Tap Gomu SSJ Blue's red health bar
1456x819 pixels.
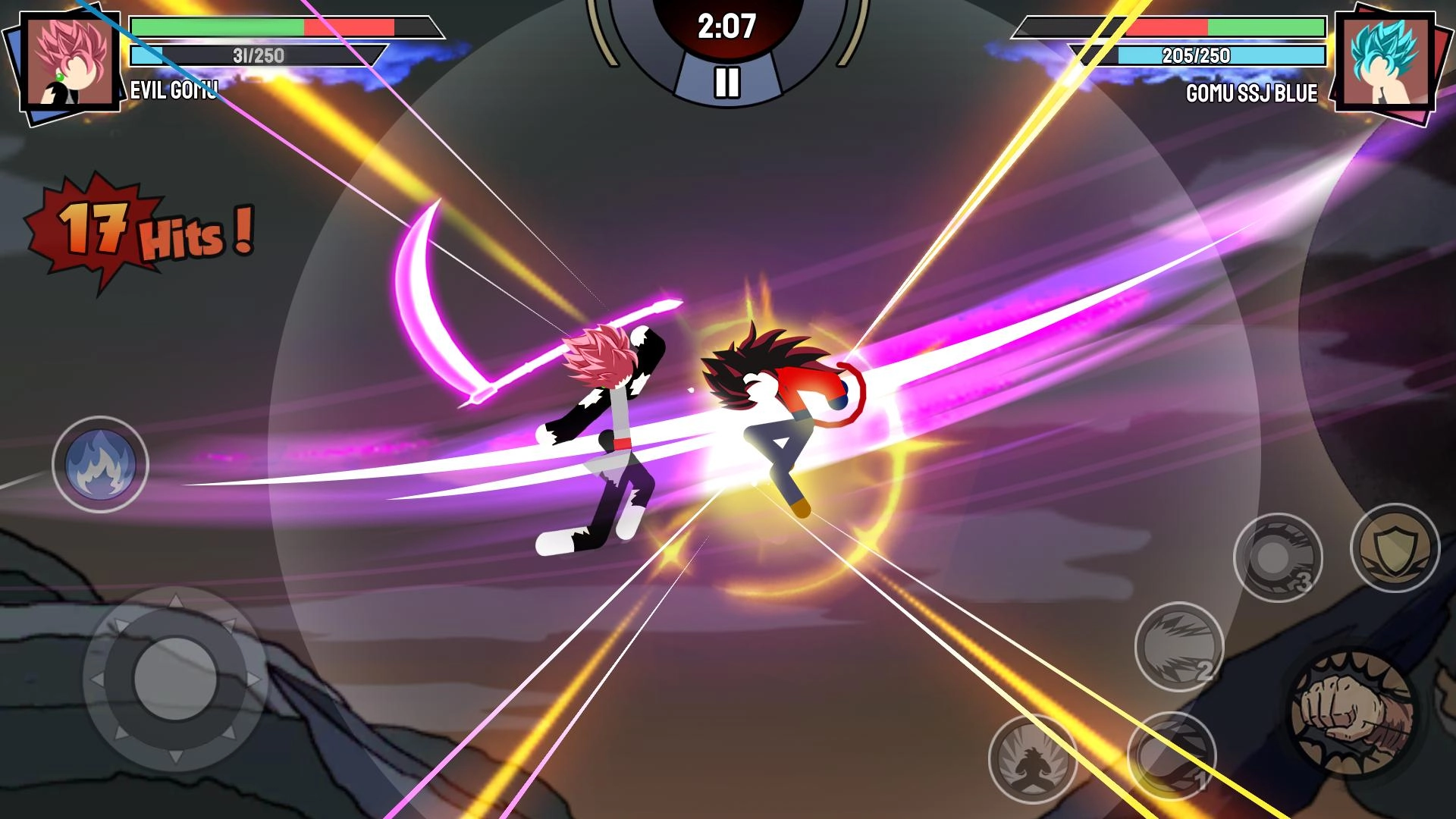click(1169, 28)
